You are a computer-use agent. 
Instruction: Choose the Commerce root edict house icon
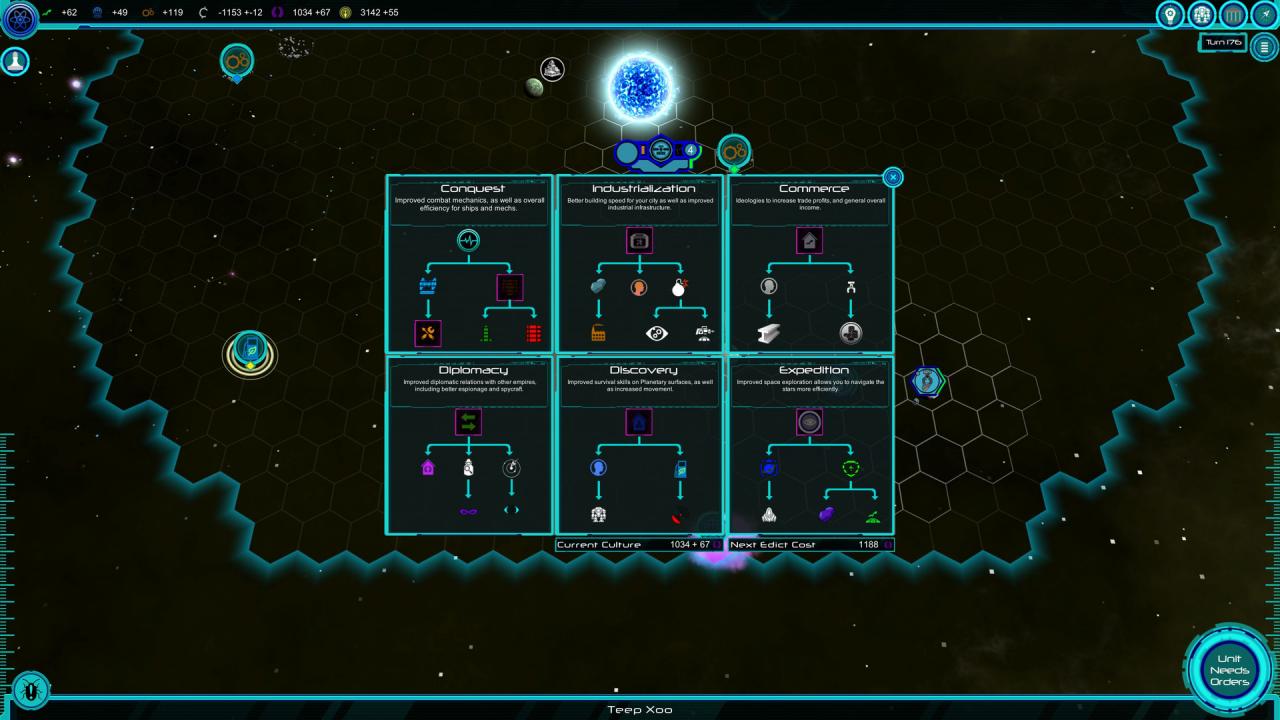(809, 240)
